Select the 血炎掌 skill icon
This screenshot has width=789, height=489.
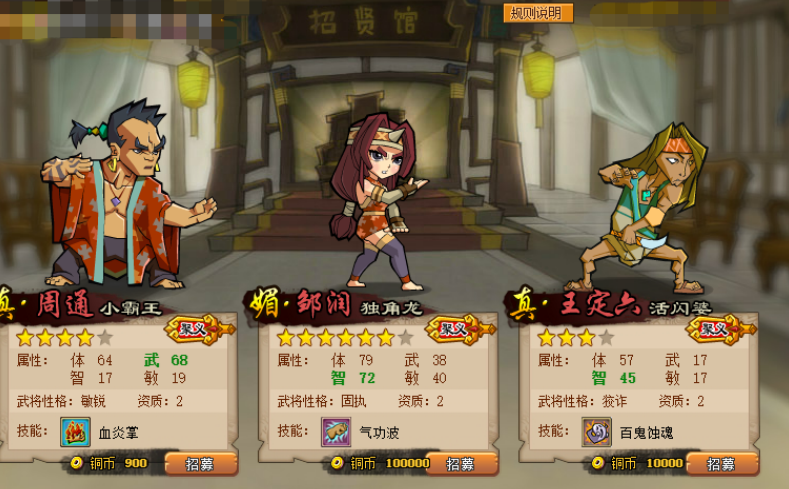pos(75,432)
